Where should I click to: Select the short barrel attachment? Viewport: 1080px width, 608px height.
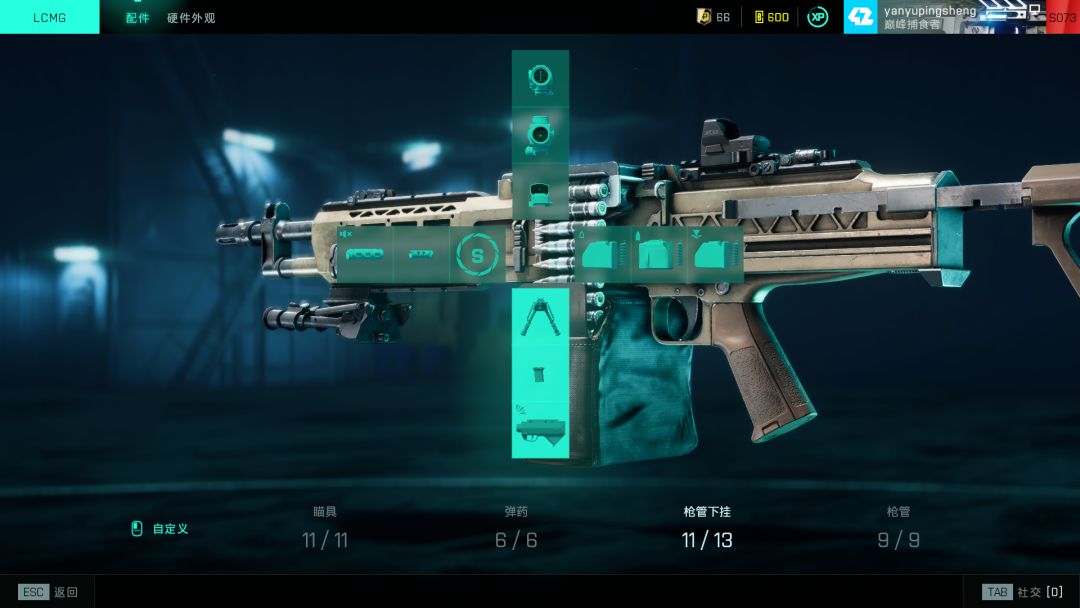[420, 254]
